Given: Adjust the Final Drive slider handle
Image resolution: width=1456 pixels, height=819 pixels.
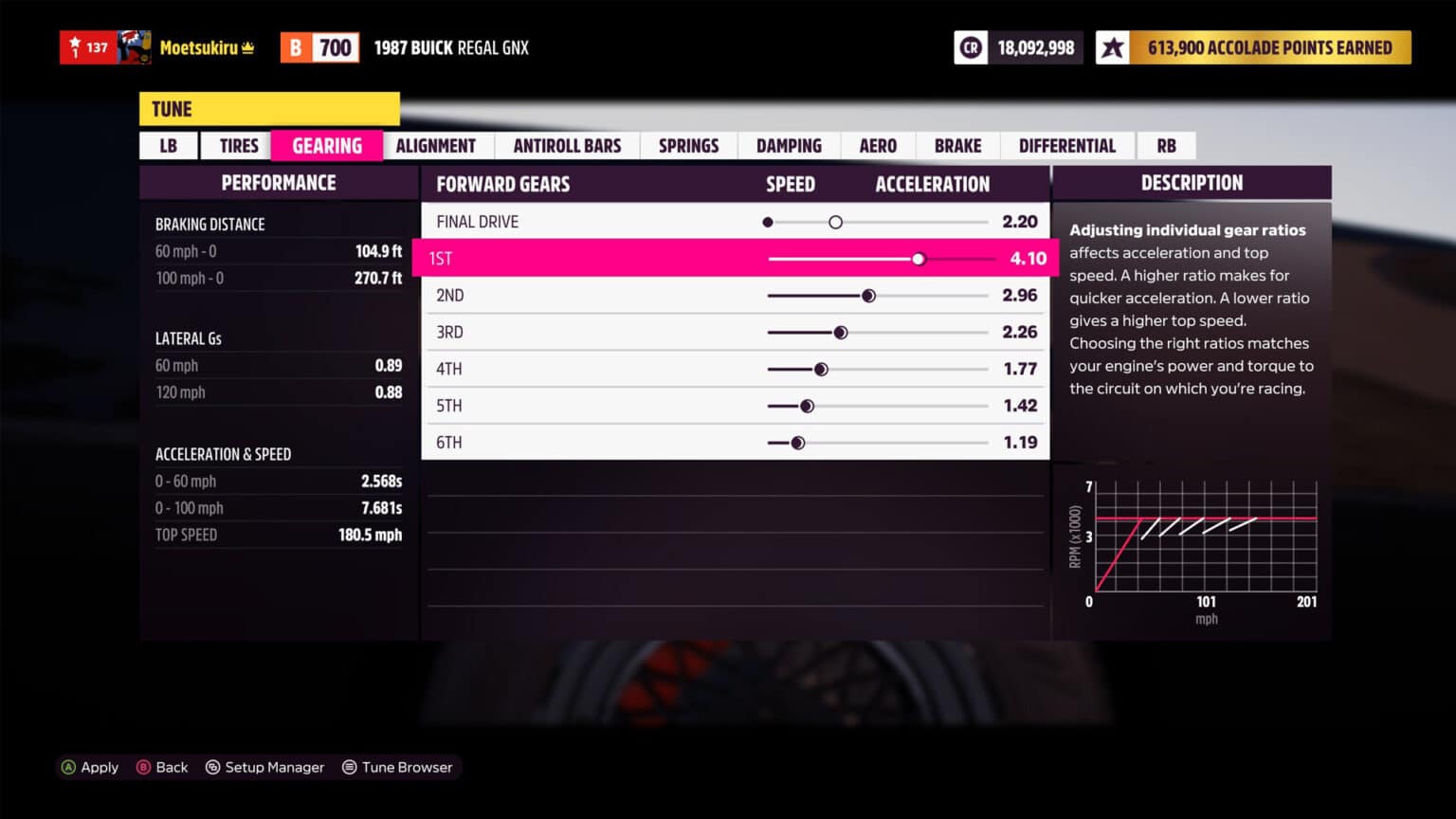Looking at the screenshot, I should [835, 221].
